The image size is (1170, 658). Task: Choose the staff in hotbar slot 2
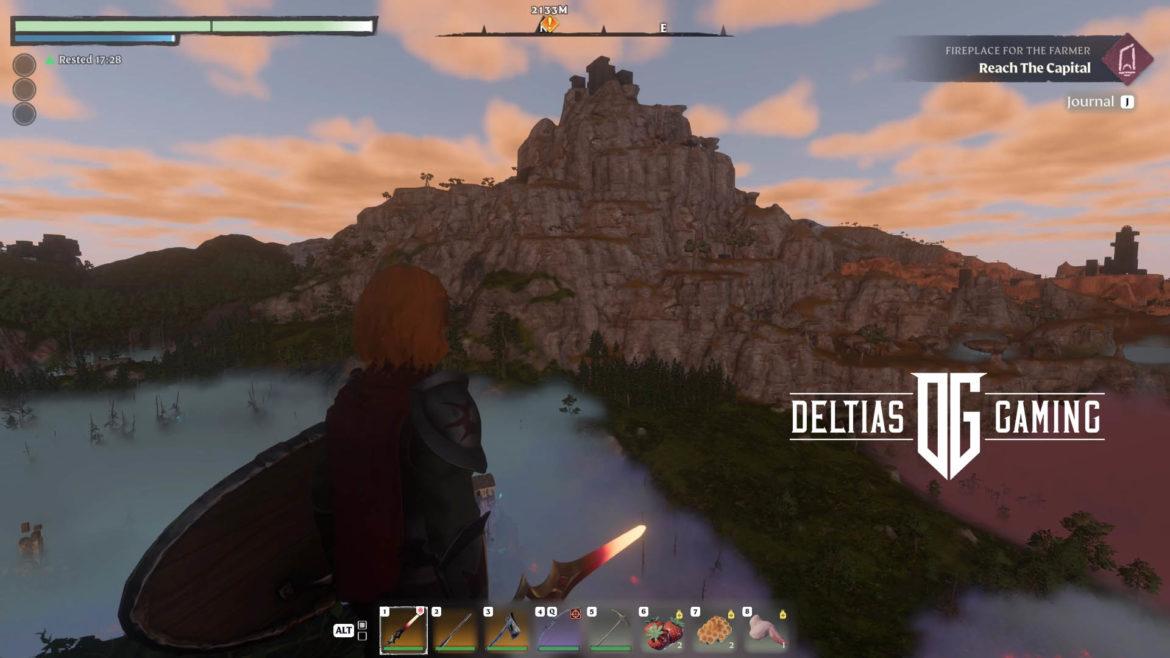click(455, 630)
